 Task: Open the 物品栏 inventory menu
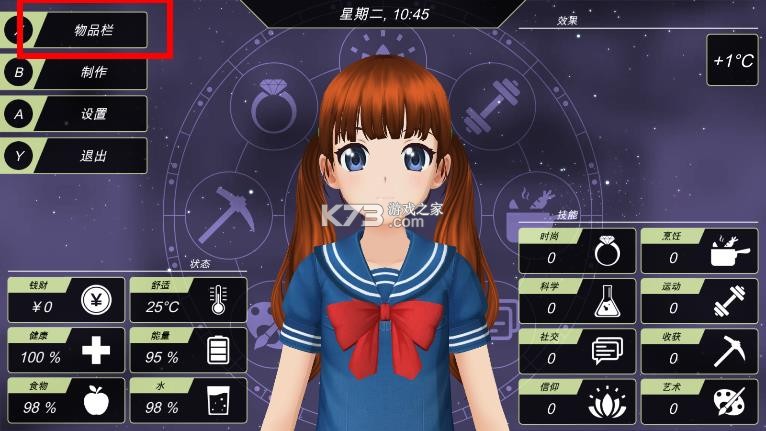pos(92,30)
